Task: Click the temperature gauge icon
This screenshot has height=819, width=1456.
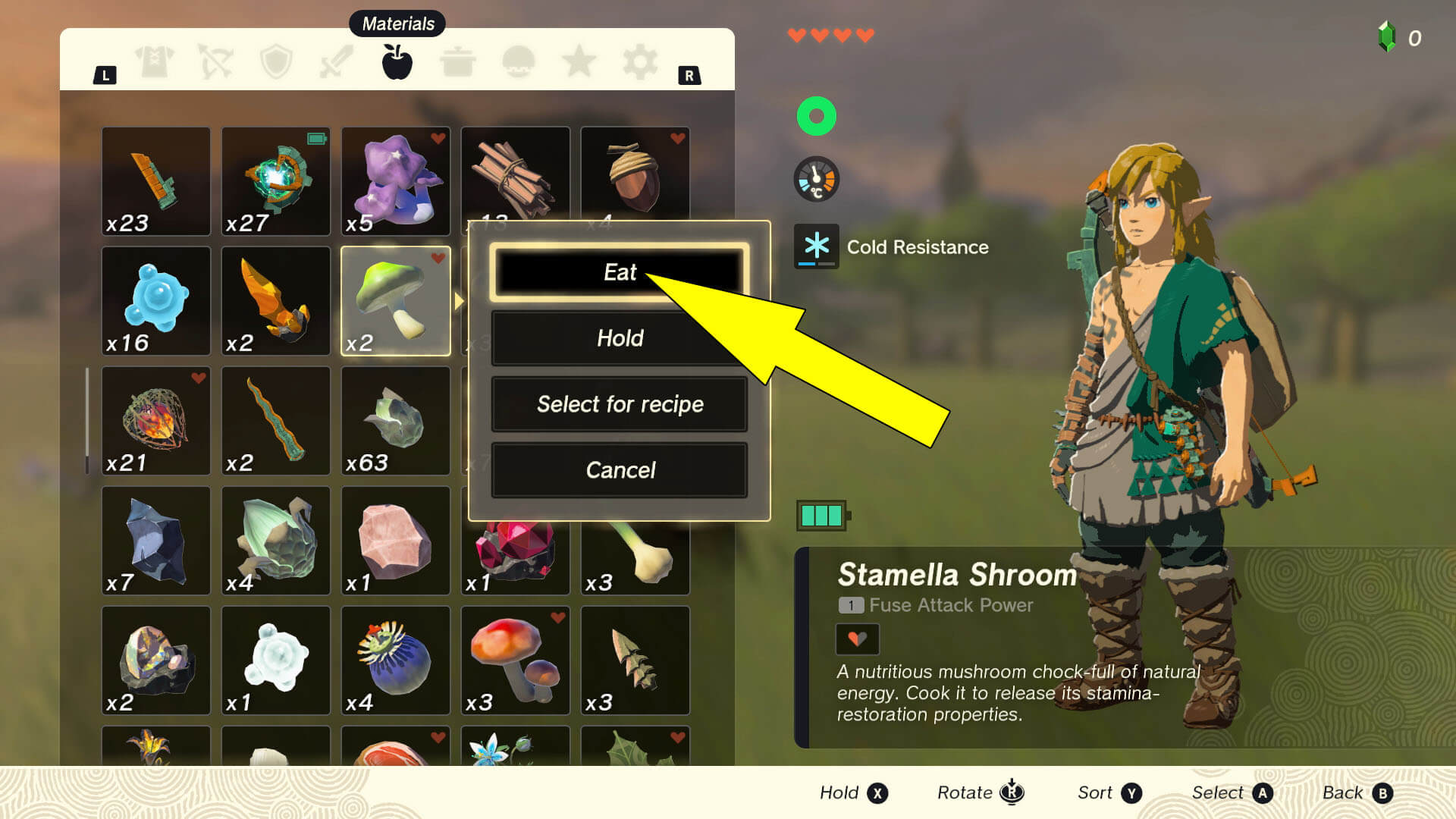Action: 816,178
